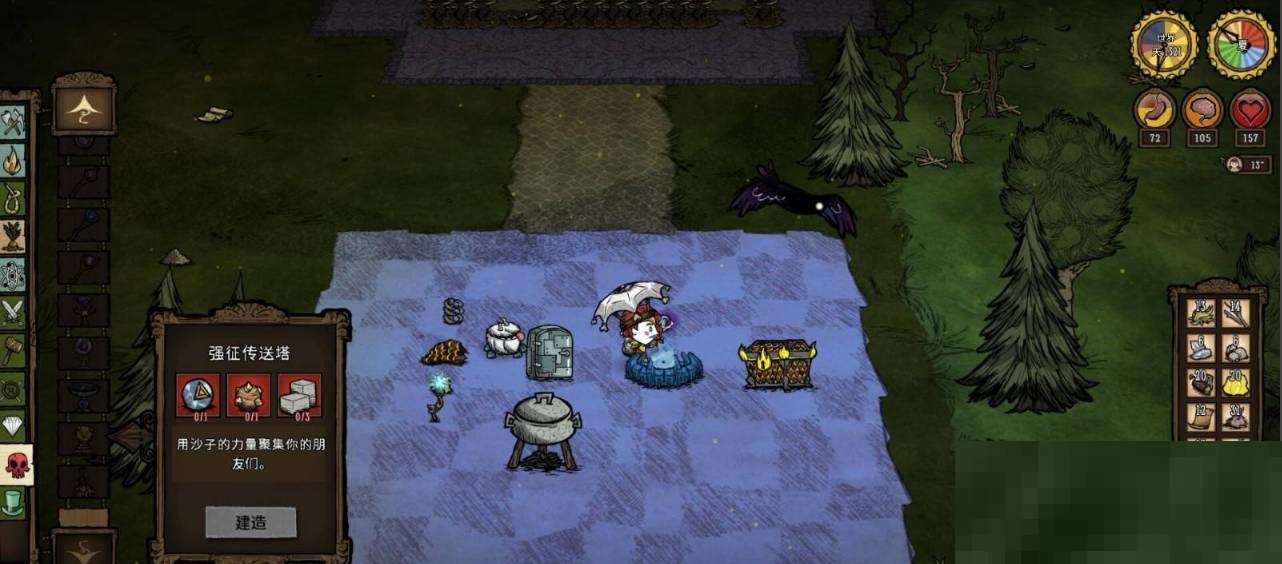Switch to the fire crafting tab
Screen dimensions: 1282x564
(12, 160)
